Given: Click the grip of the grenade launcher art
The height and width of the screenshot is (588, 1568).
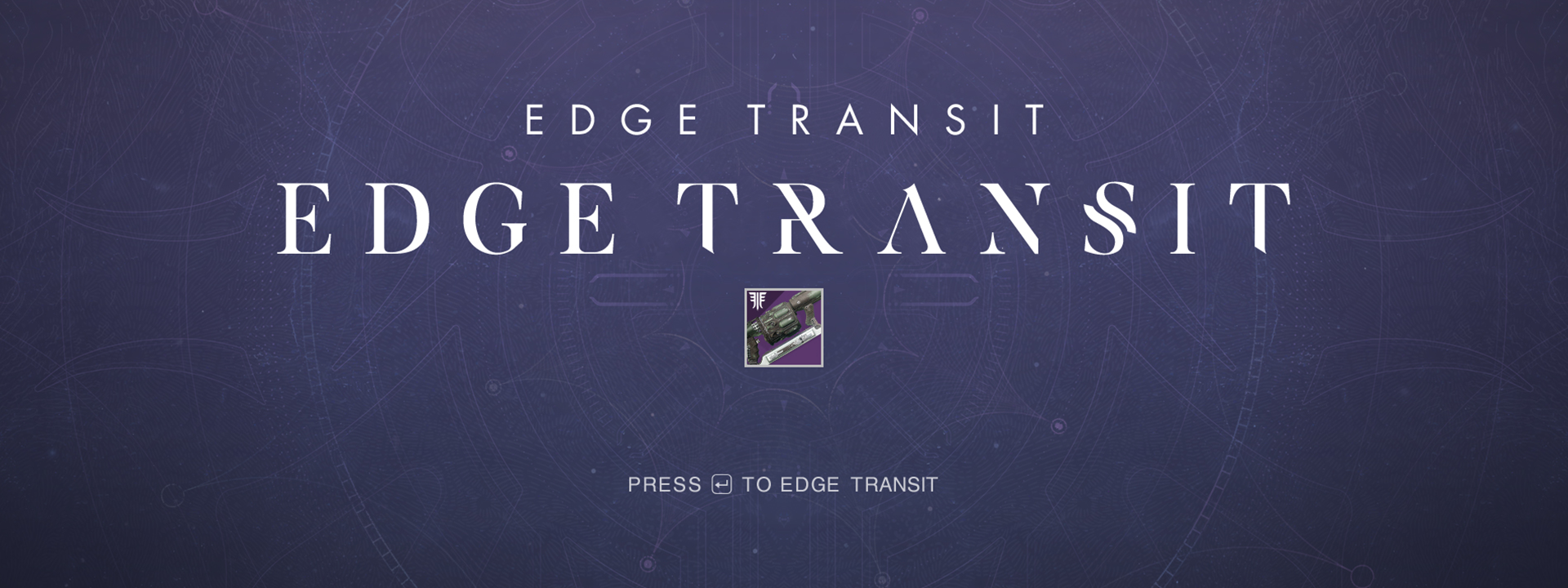Looking at the screenshot, I should [809, 314].
